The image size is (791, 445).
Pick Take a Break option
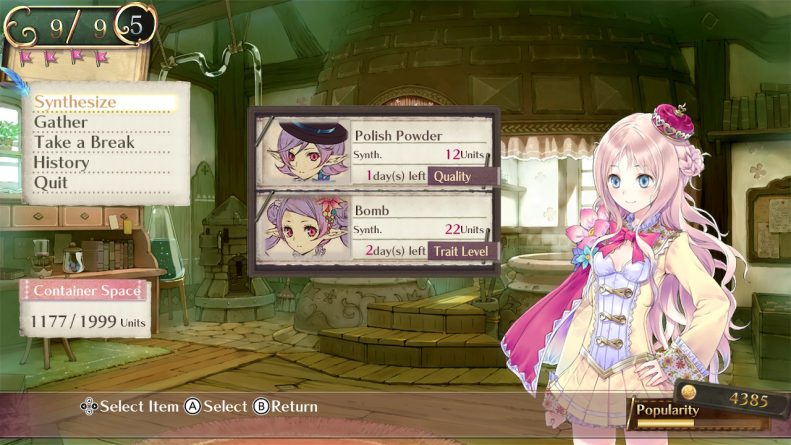[x=85, y=142]
